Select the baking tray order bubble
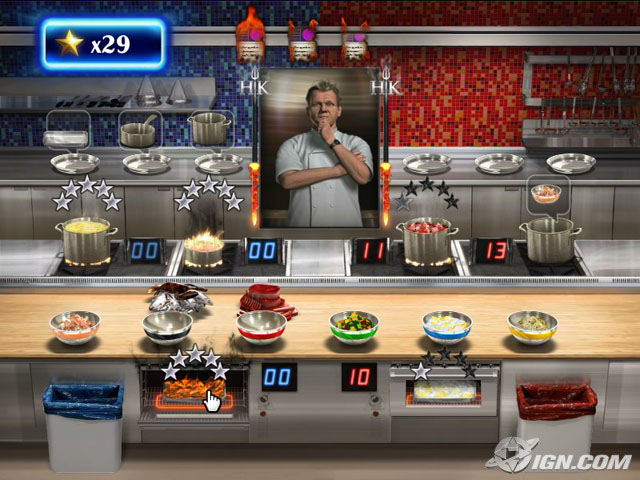Image resolution: width=640 pixels, height=480 pixels. click(68, 129)
